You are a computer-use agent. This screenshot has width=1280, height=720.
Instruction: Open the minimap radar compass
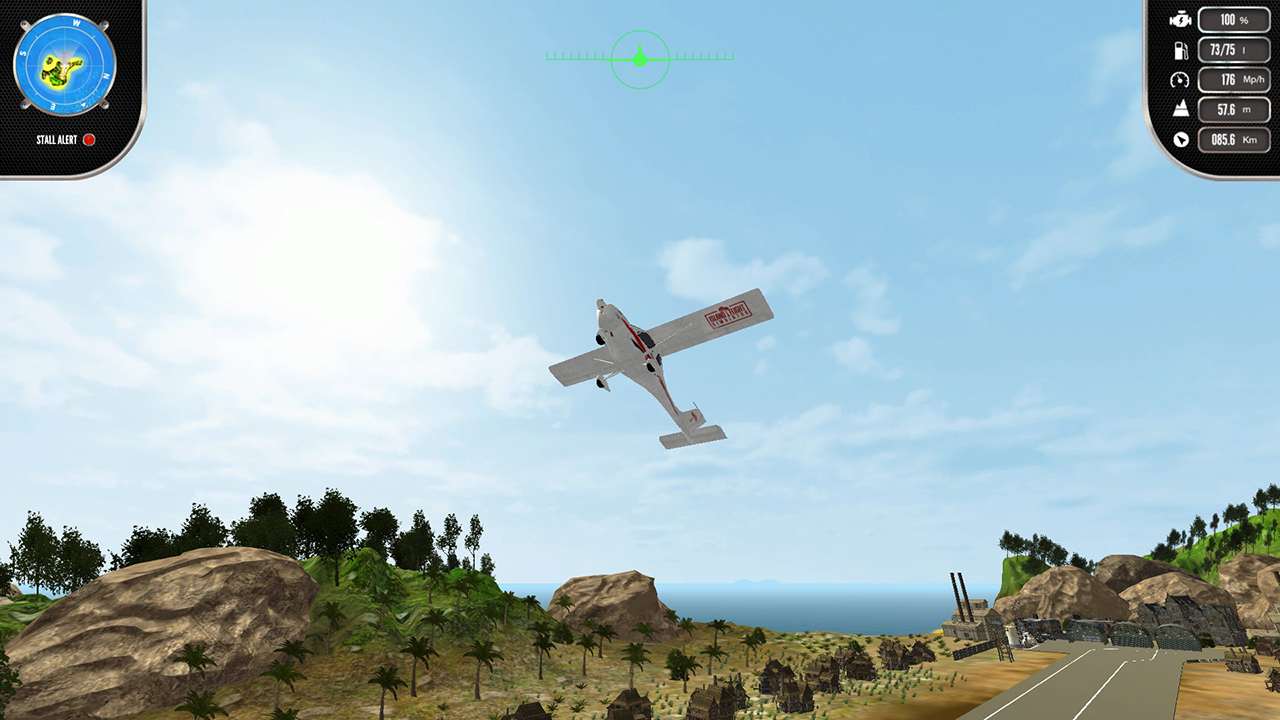pyautogui.click(x=65, y=65)
